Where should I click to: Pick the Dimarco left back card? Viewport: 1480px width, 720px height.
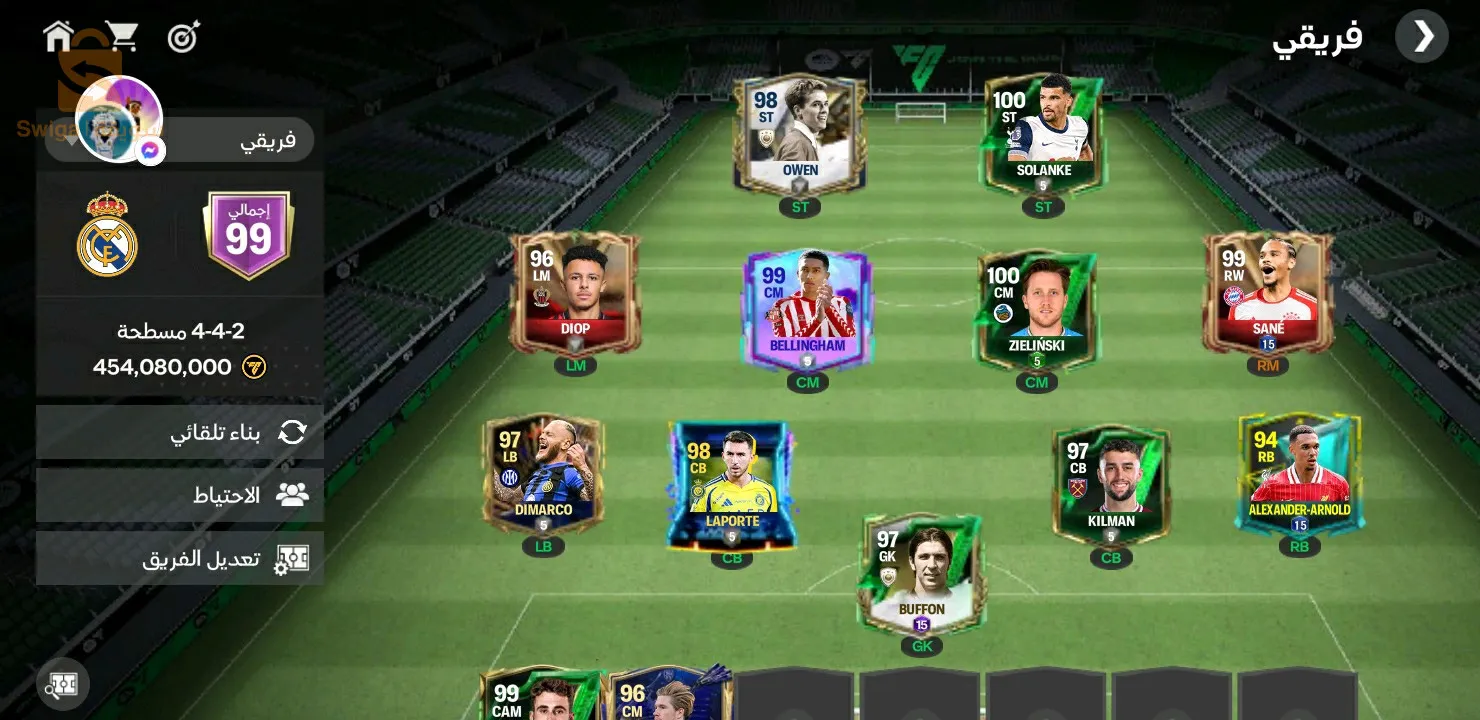(543, 475)
